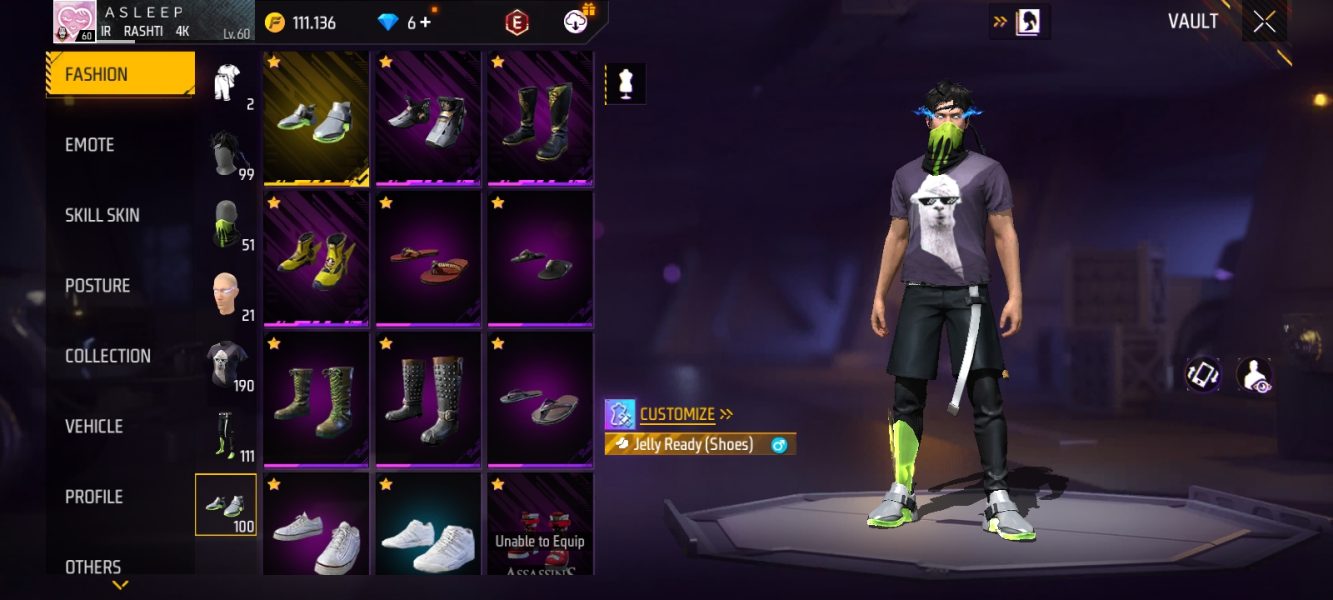Go to the Vehicle section
Screen dimensions: 1333x600
pyautogui.click(x=93, y=426)
